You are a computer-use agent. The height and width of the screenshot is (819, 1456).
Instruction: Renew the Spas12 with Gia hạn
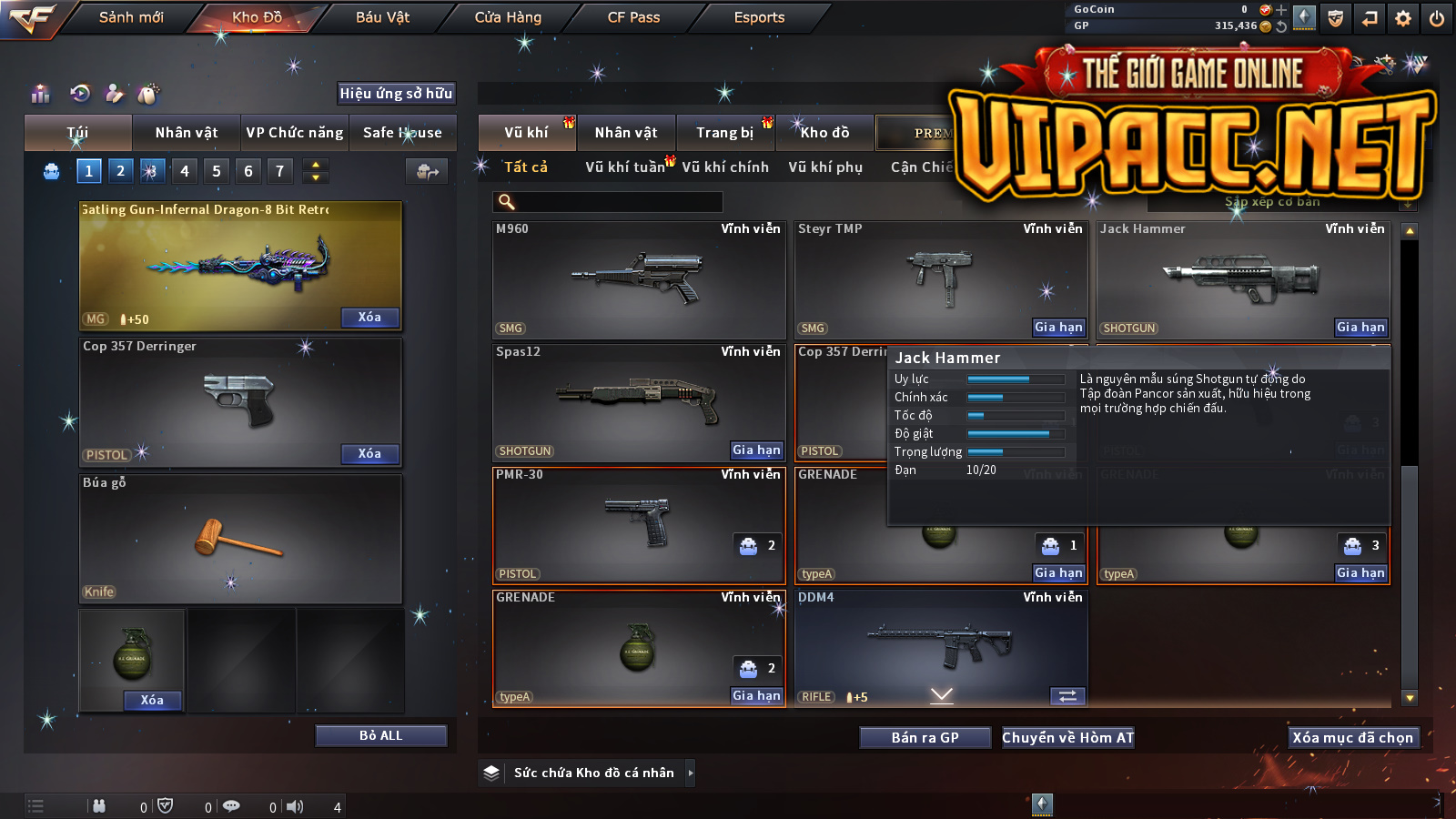[756, 450]
